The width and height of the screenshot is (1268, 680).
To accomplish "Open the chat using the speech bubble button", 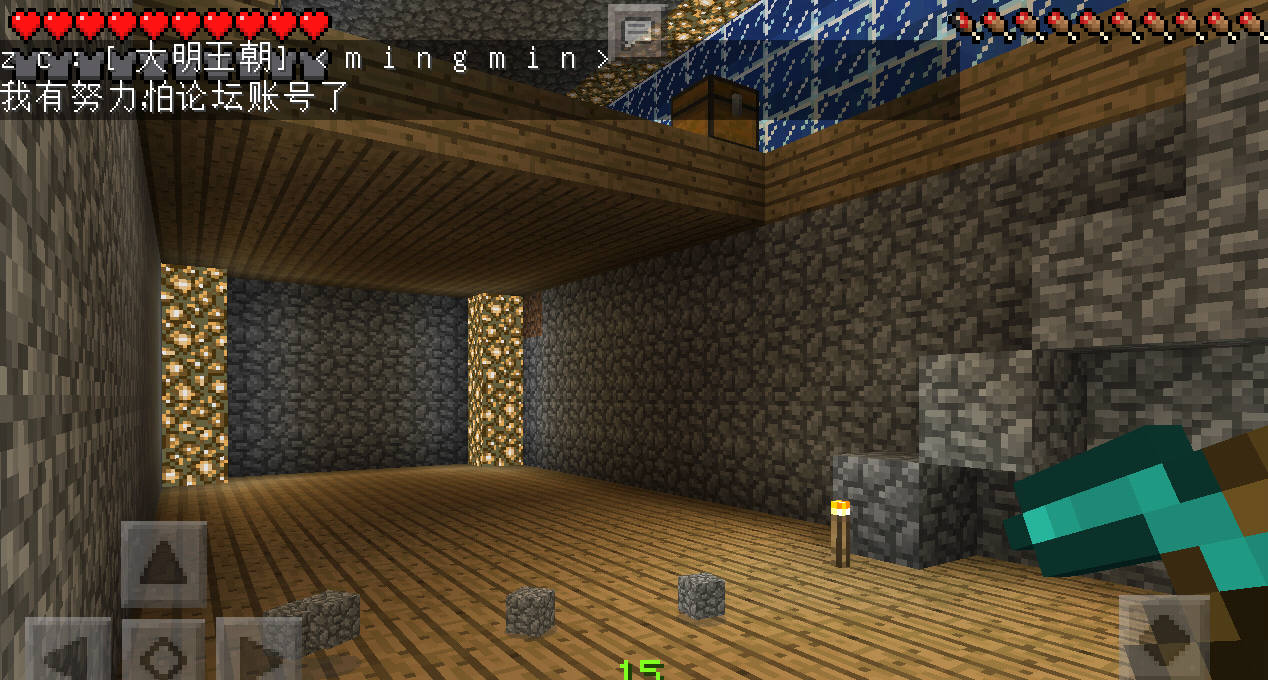I will [636, 31].
